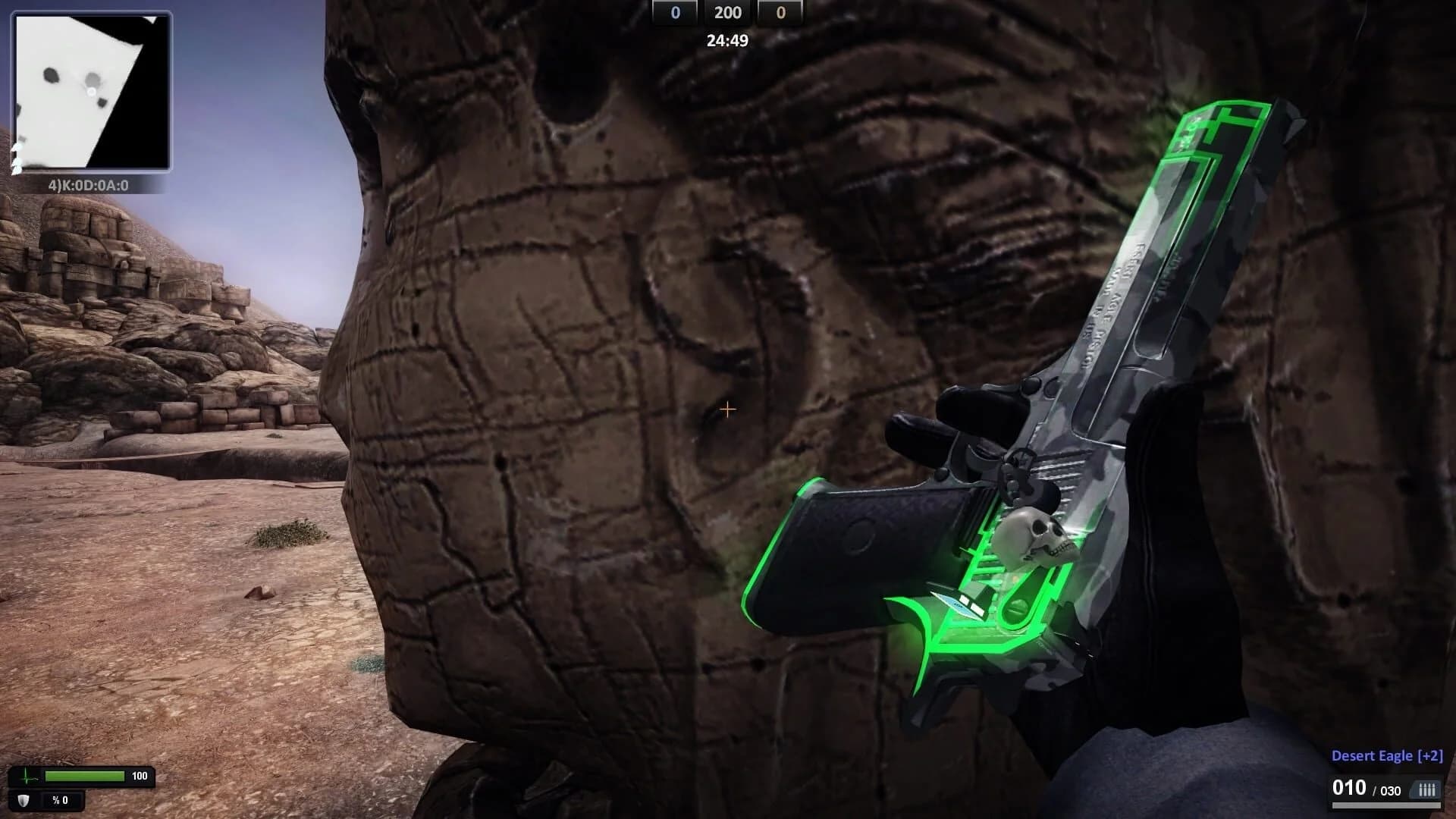Toggle the yellow team score box showing 0
Image resolution: width=1456 pixels, height=819 pixels.
(x=781, y=12)
